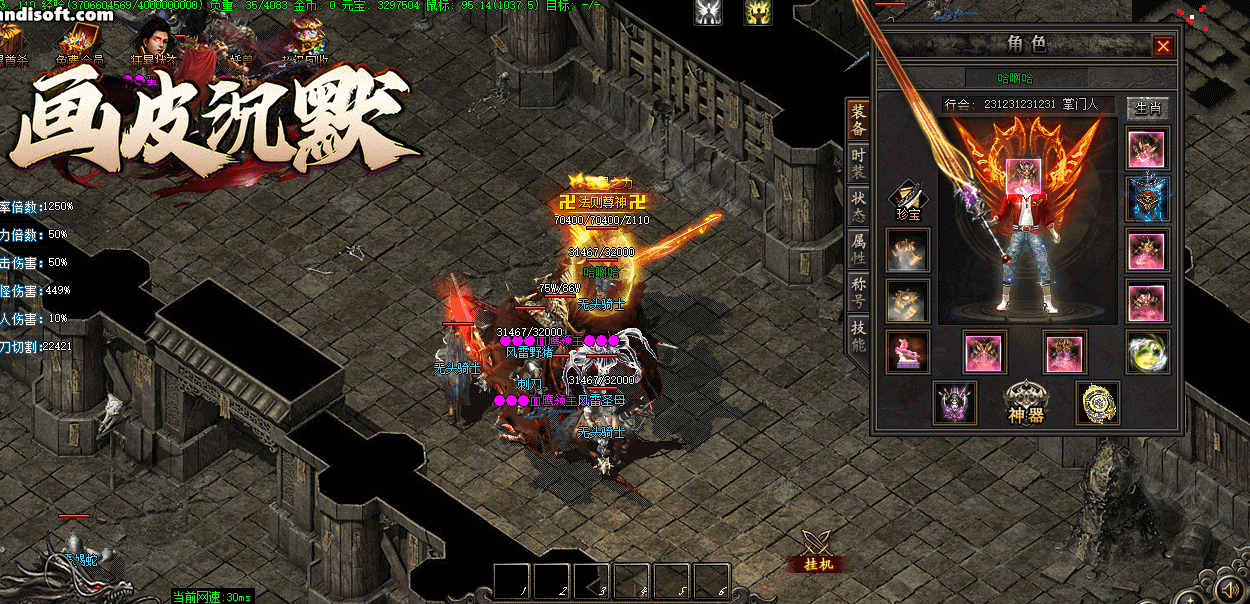The image size is (1250, 604).
Task: Click the 生肖 zodiac button
Action: coord(1147,106)
